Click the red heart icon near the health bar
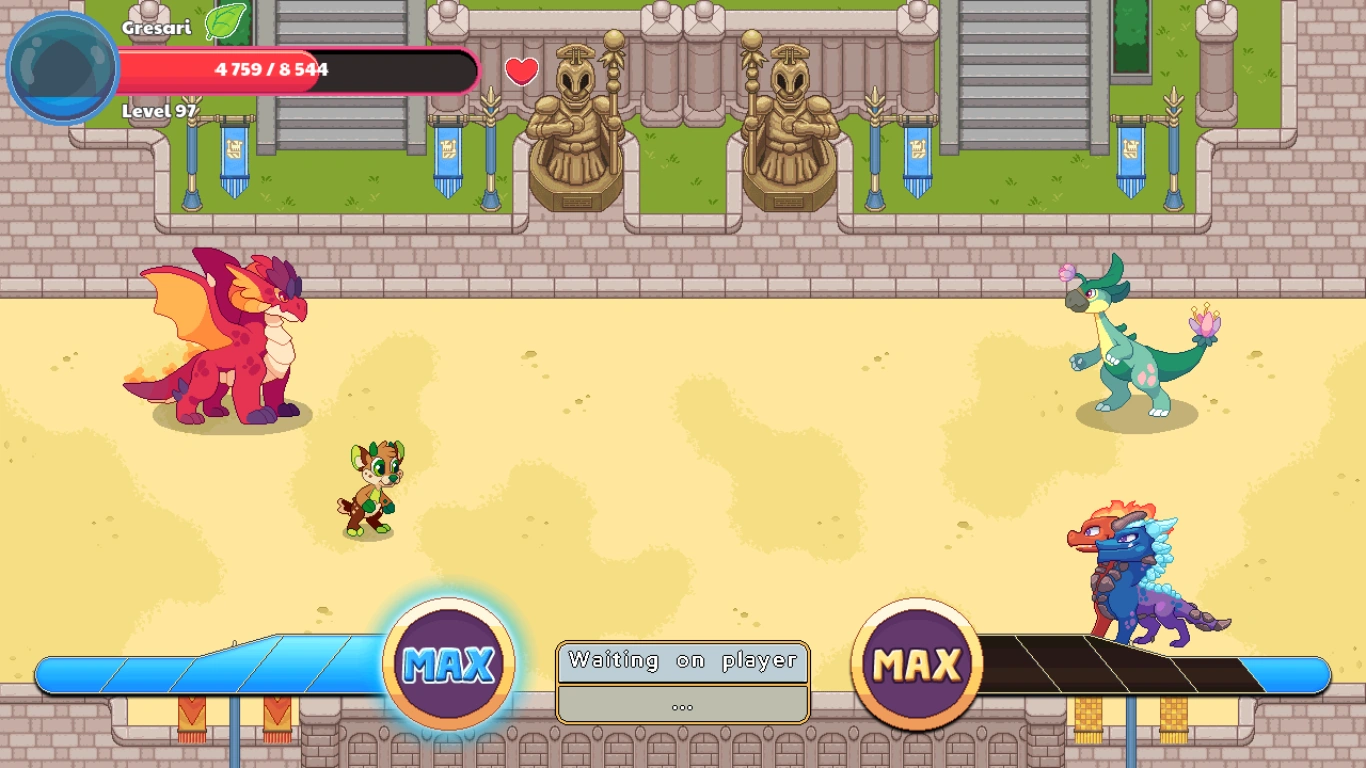Screen dimensions: 1366x768 click(523, 71)
